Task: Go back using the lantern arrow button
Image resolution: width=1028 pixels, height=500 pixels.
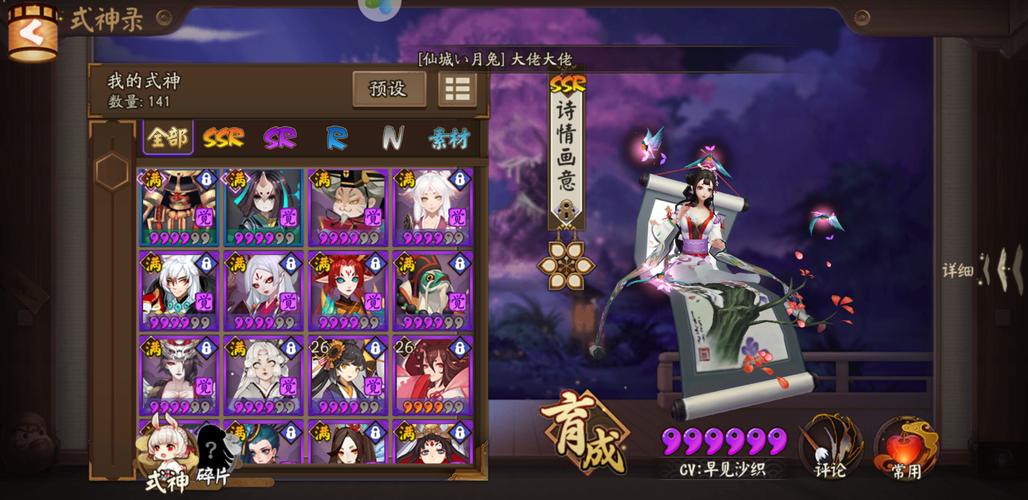Action: click(32, 32)
